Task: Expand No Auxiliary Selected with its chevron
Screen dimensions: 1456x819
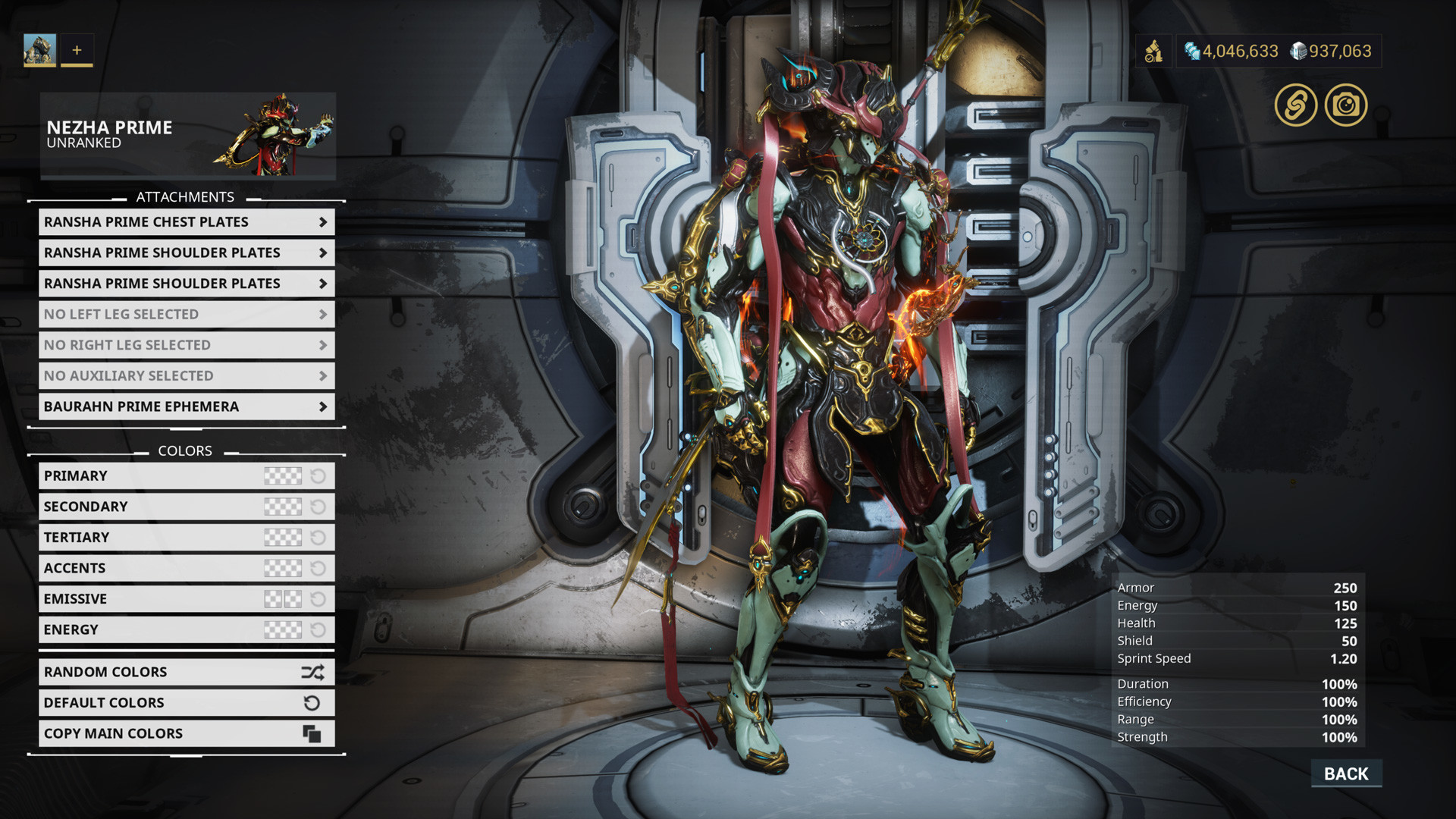Action: pos(322,375)
